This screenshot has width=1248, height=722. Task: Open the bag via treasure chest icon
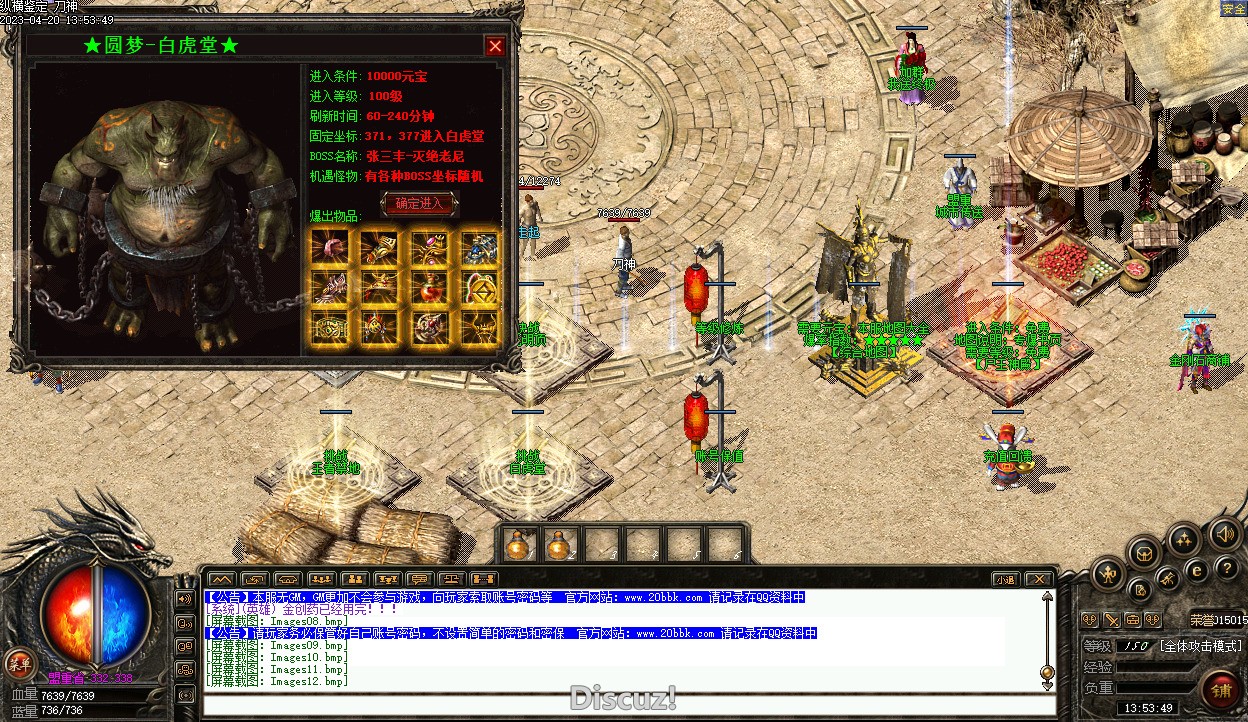tap(1144, 552)
